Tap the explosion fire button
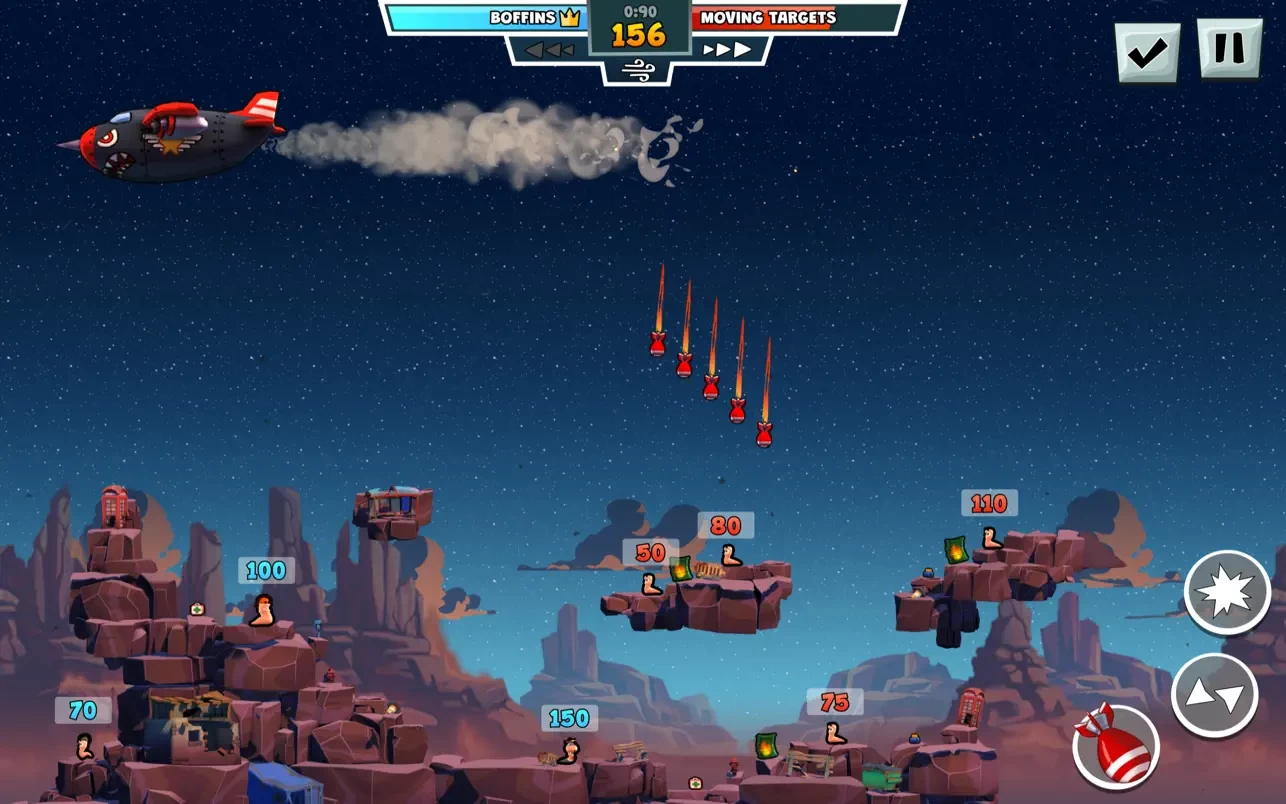 1227,593
